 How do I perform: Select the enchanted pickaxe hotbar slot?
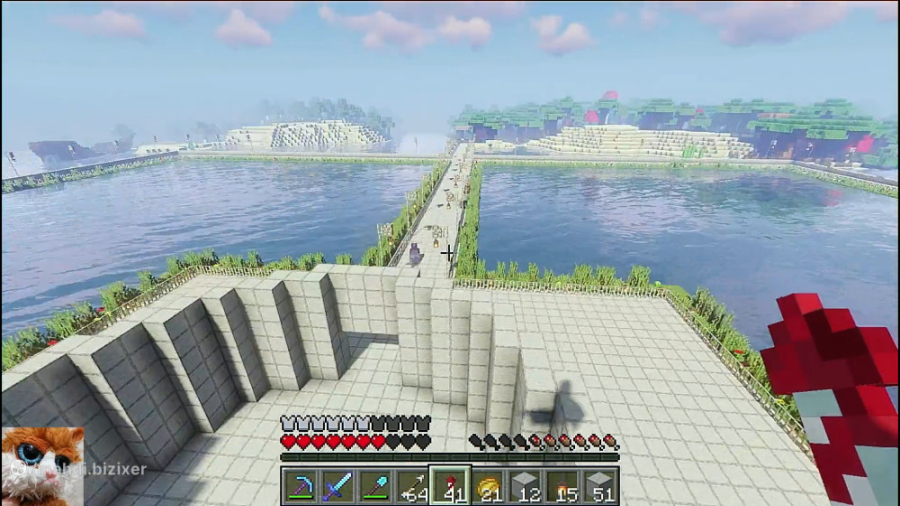tap(300, 486)
